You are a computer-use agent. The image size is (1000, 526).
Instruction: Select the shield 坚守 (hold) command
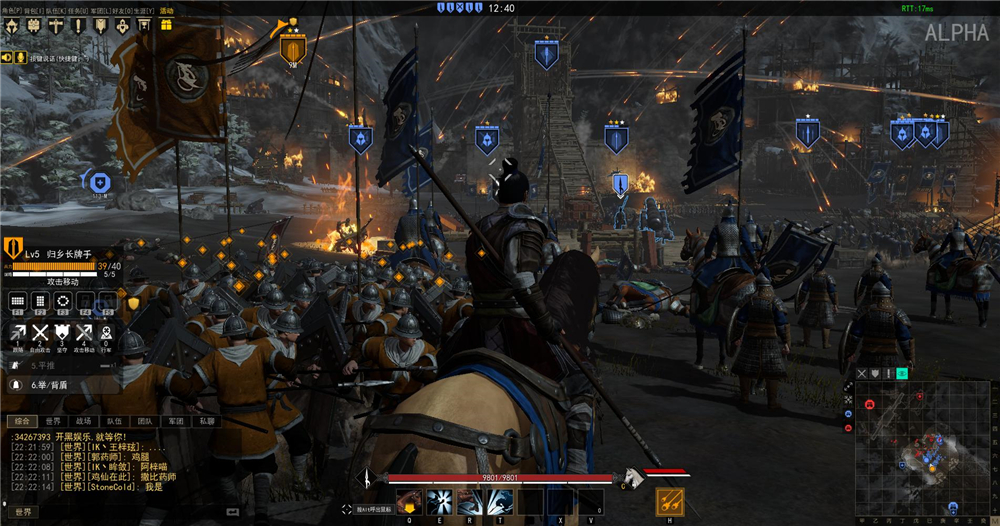63,333
